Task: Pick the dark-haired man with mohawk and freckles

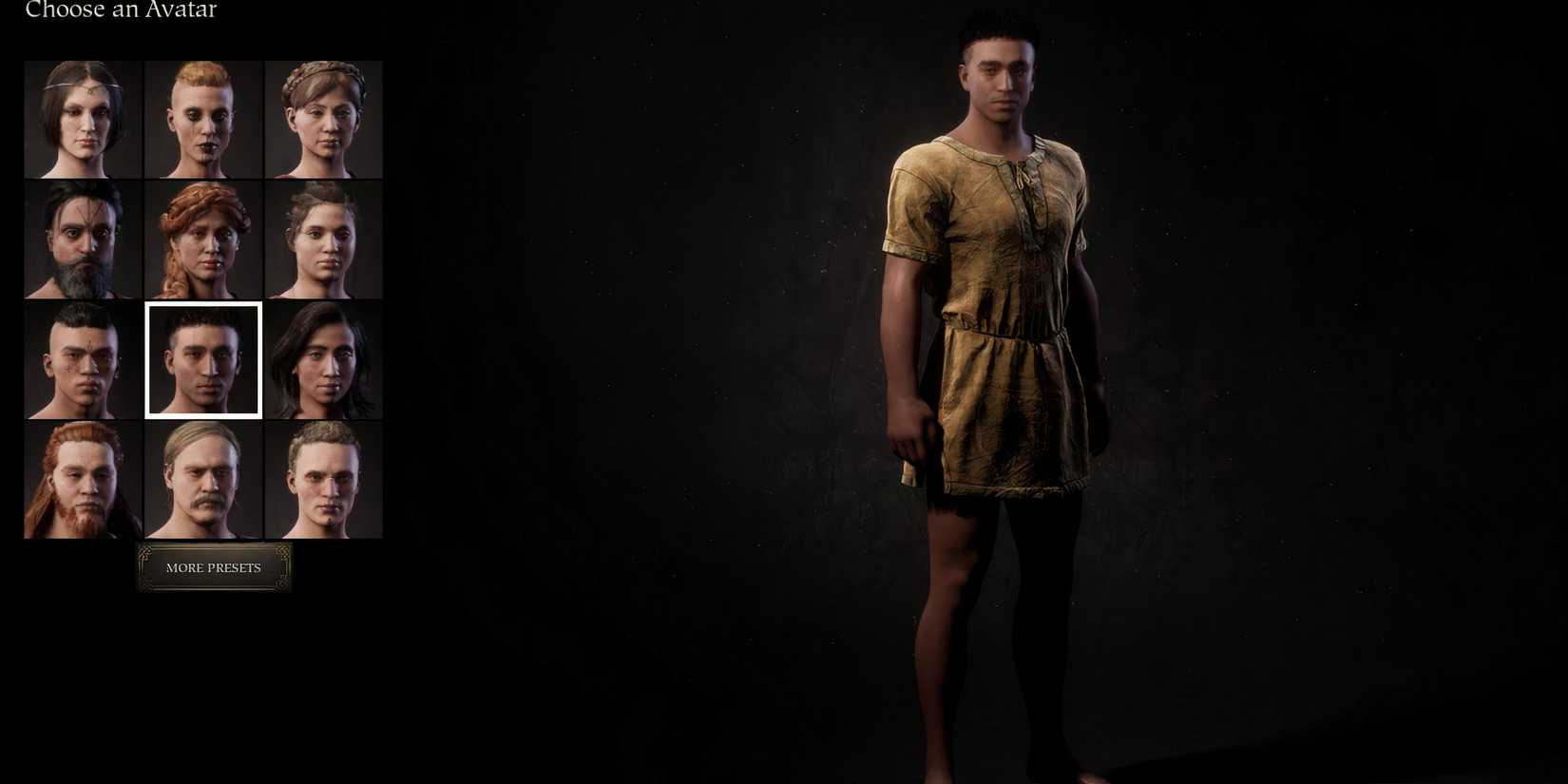Action: pos(81,359)
